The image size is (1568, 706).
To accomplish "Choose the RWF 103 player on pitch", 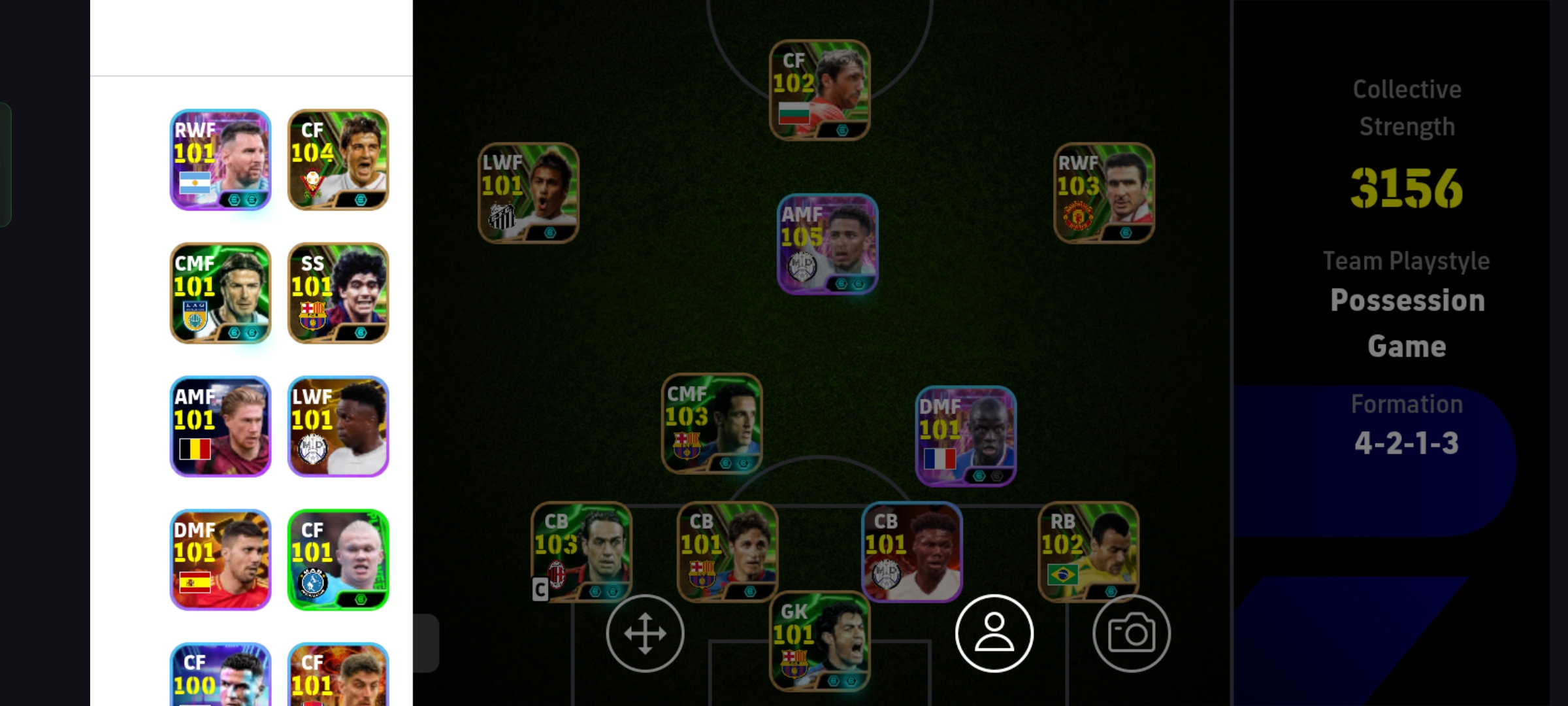I will tap(1104, 193).
